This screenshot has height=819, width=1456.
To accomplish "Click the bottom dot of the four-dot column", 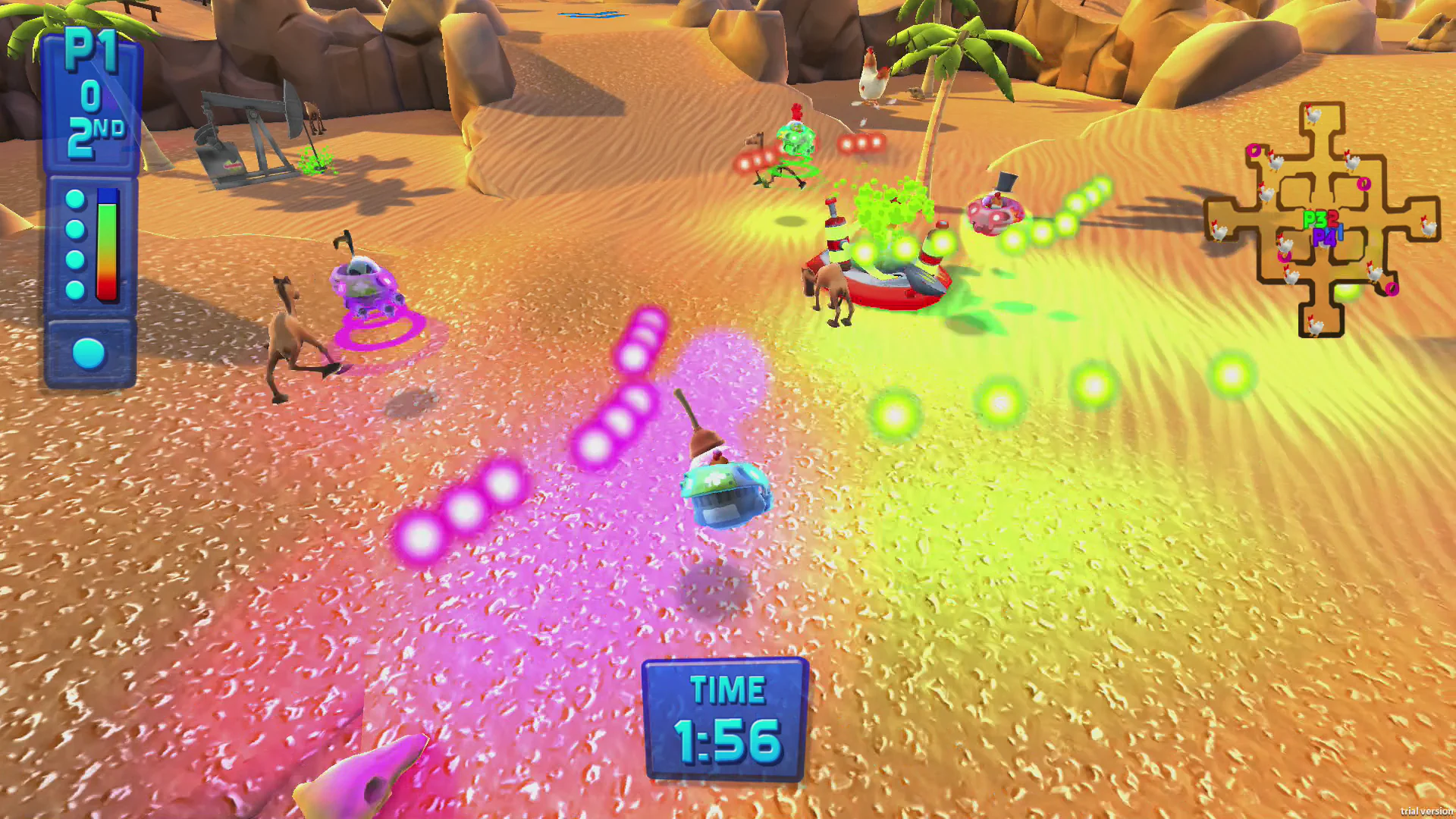I will [74, 289].
